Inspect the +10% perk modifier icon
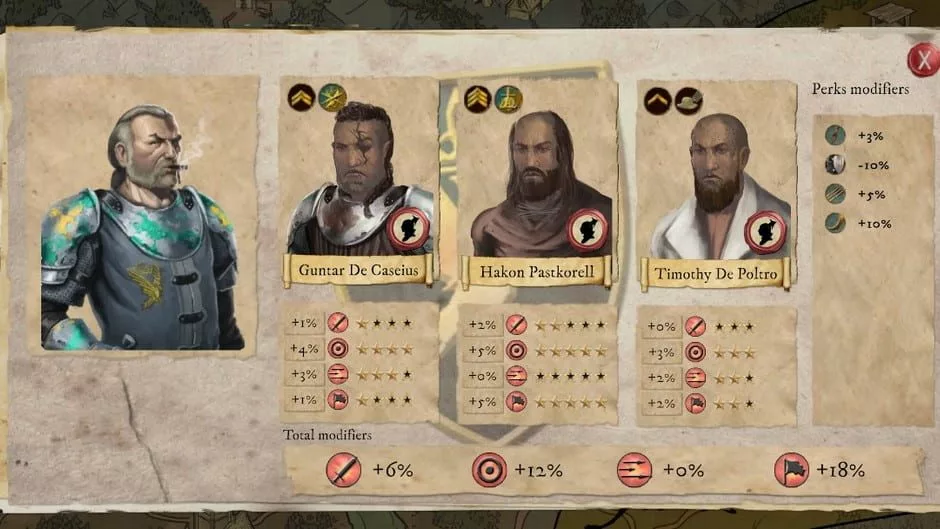 coord(834,223)
